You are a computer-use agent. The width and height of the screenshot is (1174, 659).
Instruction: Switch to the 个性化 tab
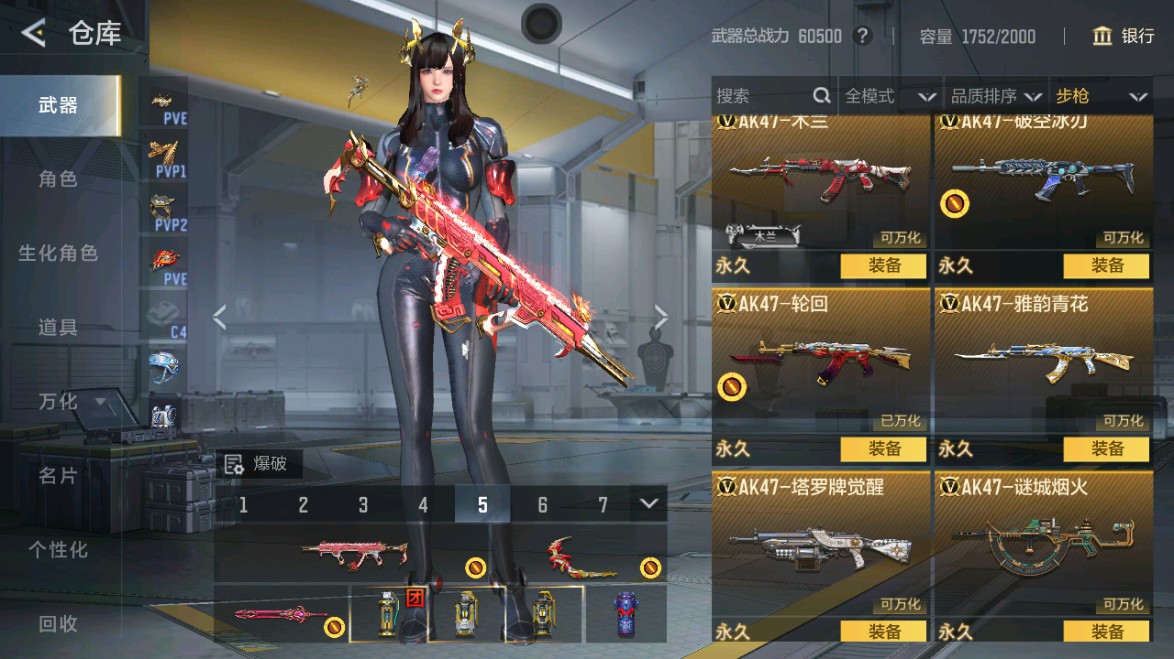click(58, 549)
